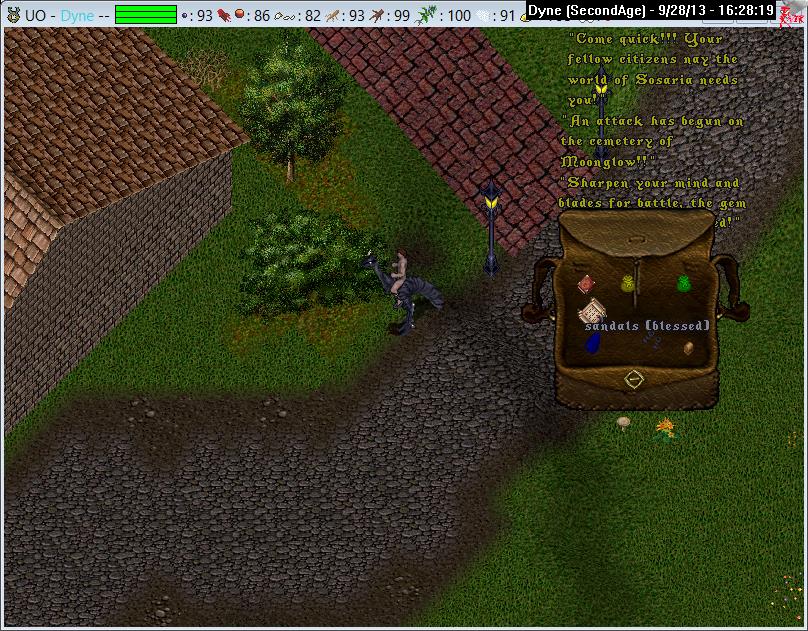Image resolution: width=808 pixels, height=631 pixels.
Task: Select the green pouch in the backpack
Action: (685, 284)
